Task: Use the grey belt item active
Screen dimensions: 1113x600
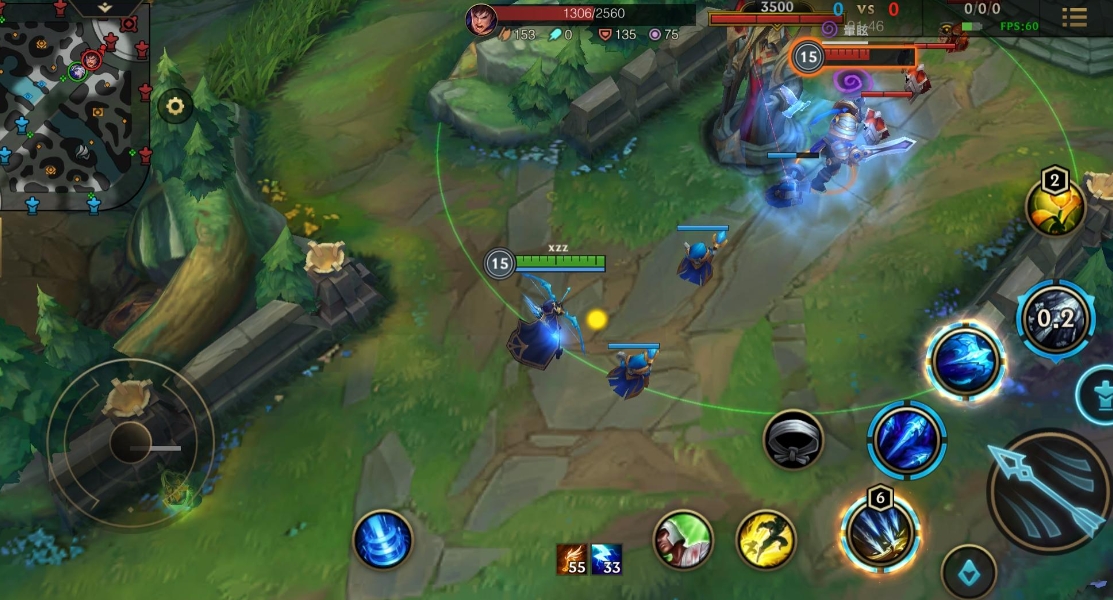Action: 793,439
